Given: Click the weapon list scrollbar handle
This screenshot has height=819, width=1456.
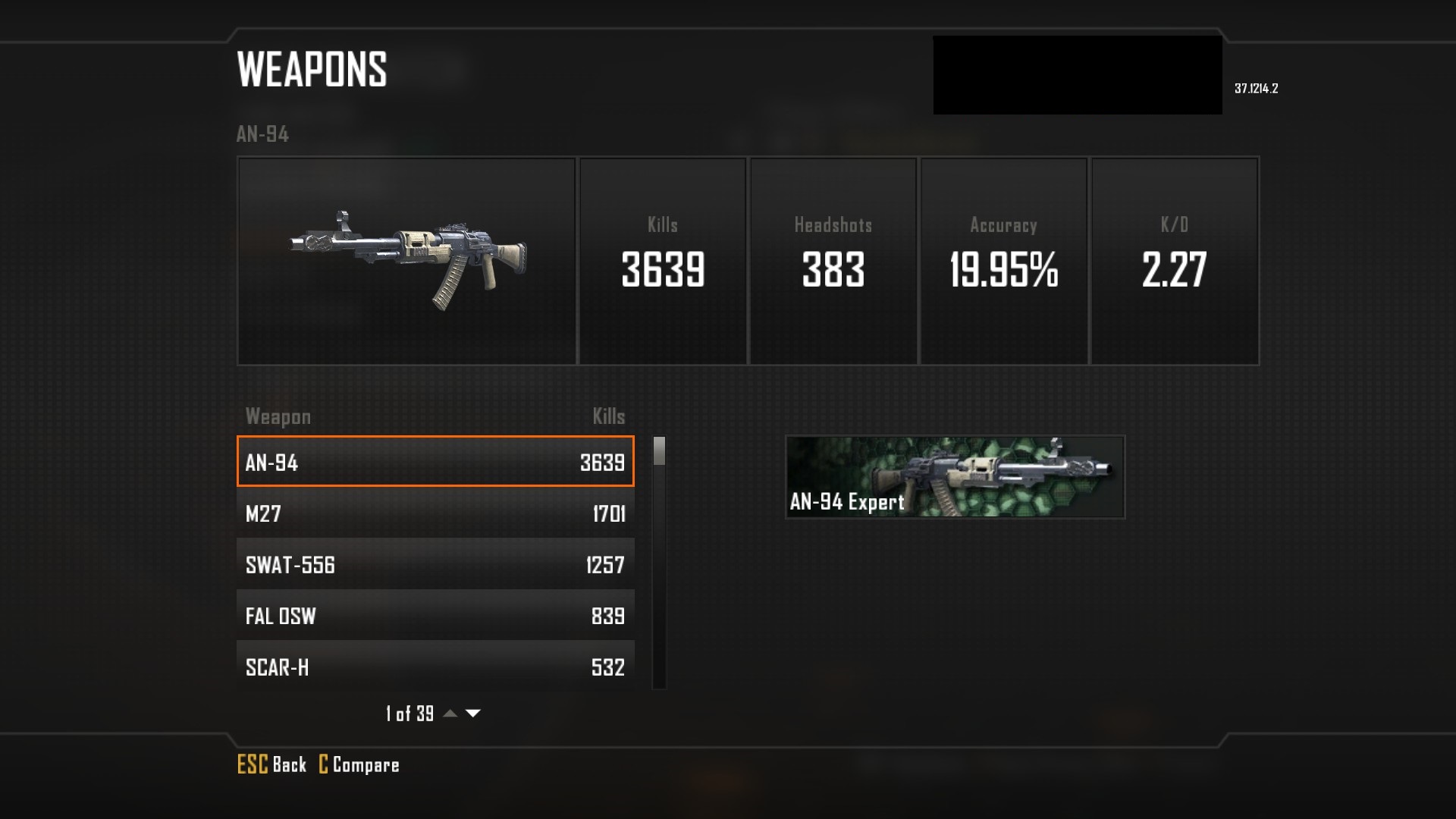Looking at the screenshot, I should click(659, 451).
